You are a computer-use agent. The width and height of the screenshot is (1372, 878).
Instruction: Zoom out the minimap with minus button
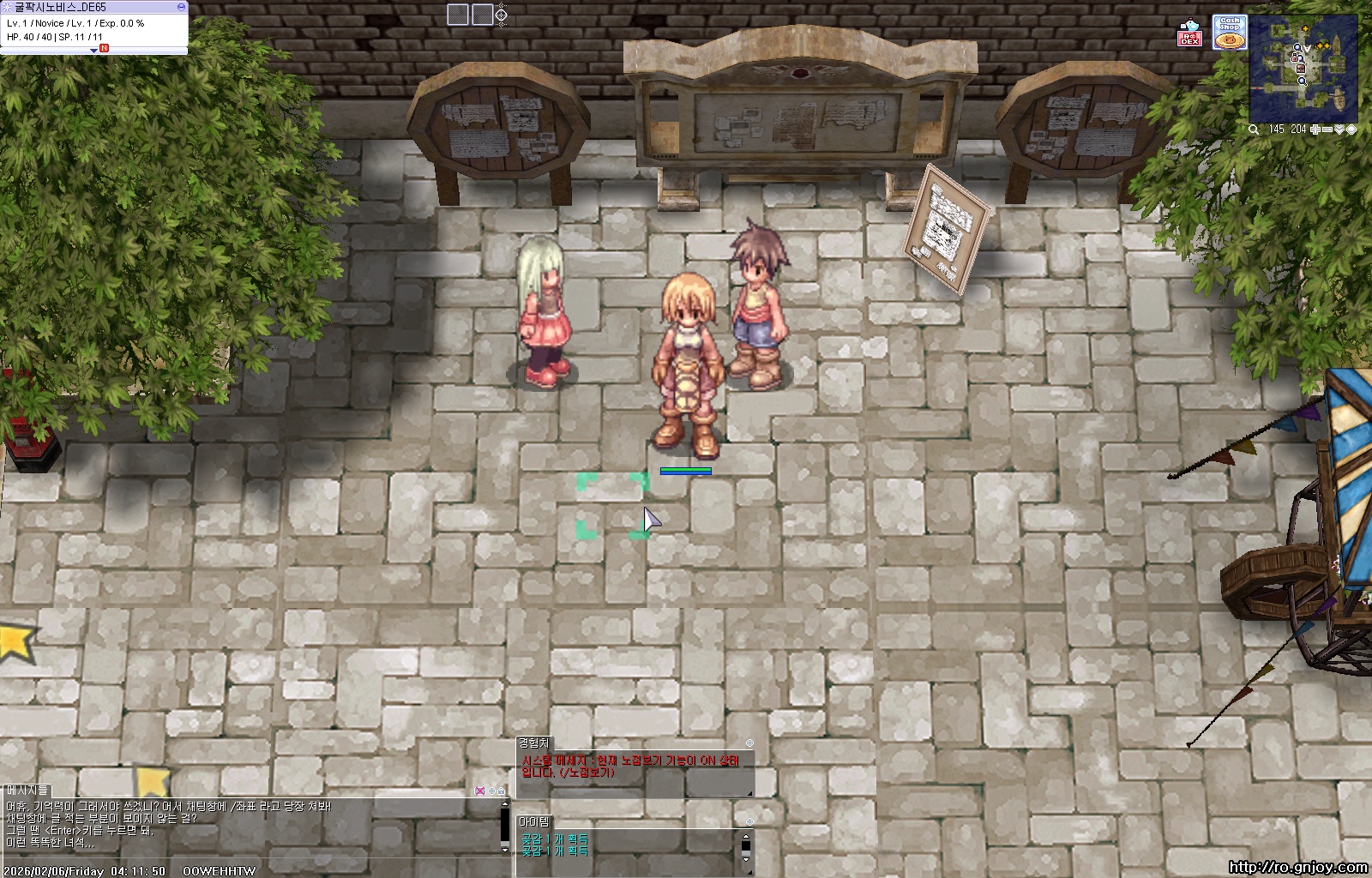[x=1327, y=129]
